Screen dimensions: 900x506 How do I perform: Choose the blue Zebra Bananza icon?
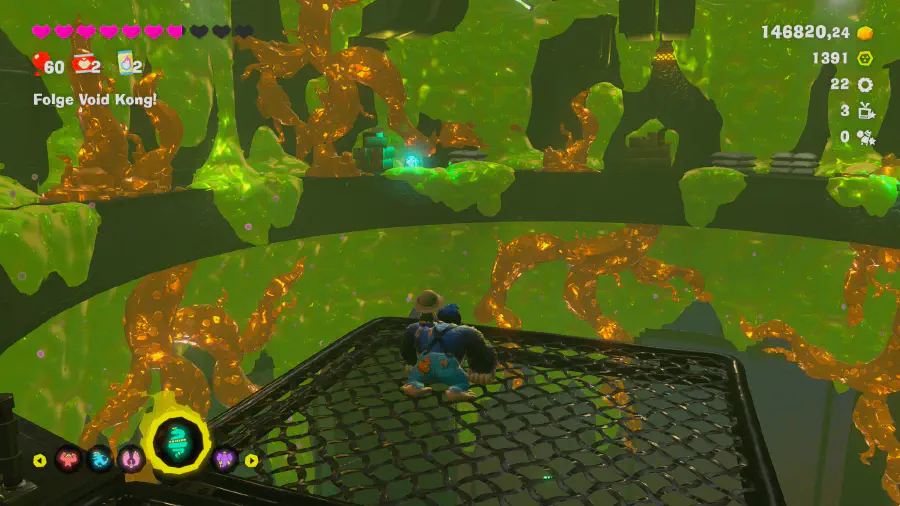100,460
